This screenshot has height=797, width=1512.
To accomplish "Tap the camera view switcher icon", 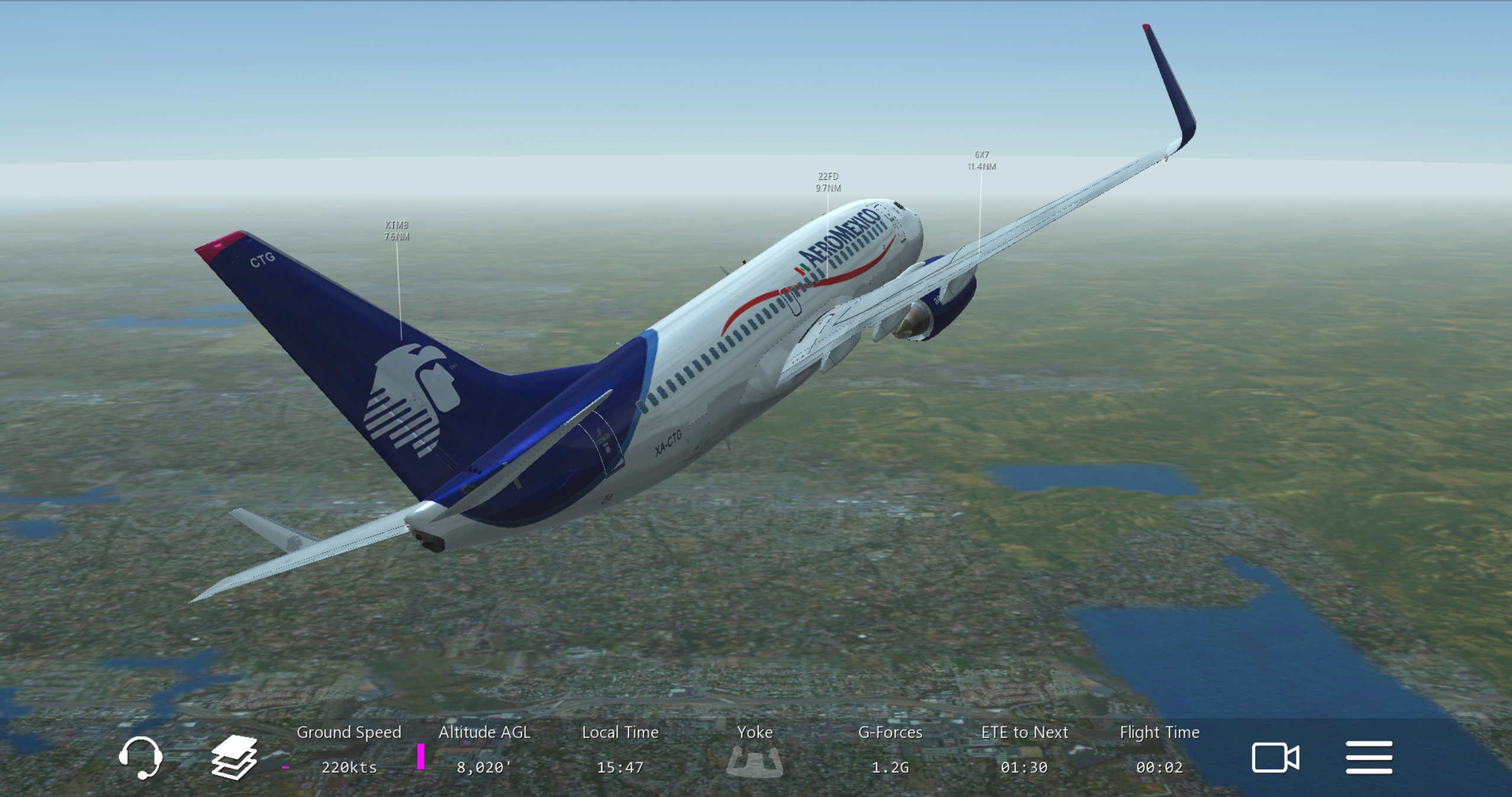I will (1275, 757).
